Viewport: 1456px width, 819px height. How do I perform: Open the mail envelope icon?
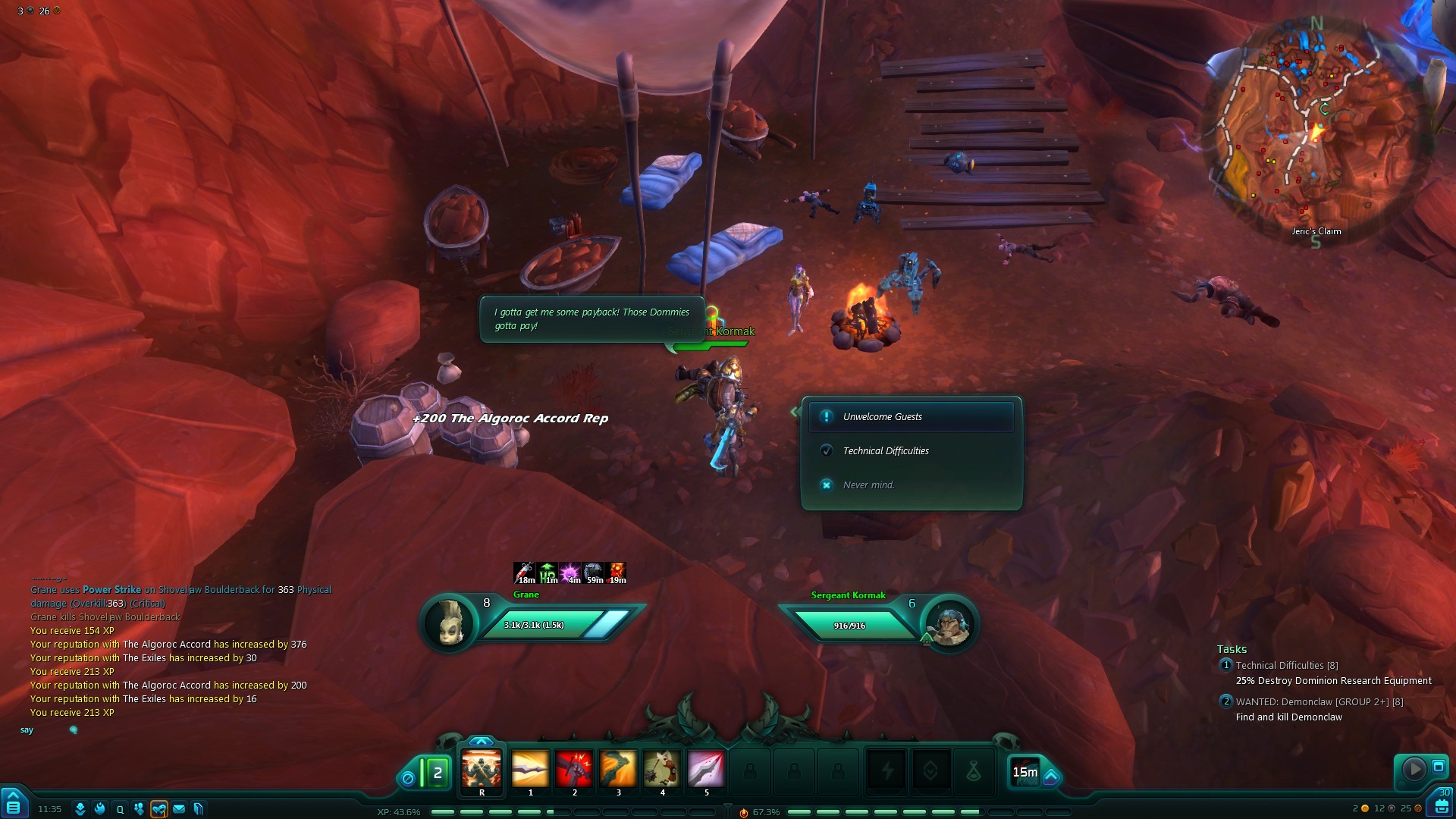tap(179, 809)
